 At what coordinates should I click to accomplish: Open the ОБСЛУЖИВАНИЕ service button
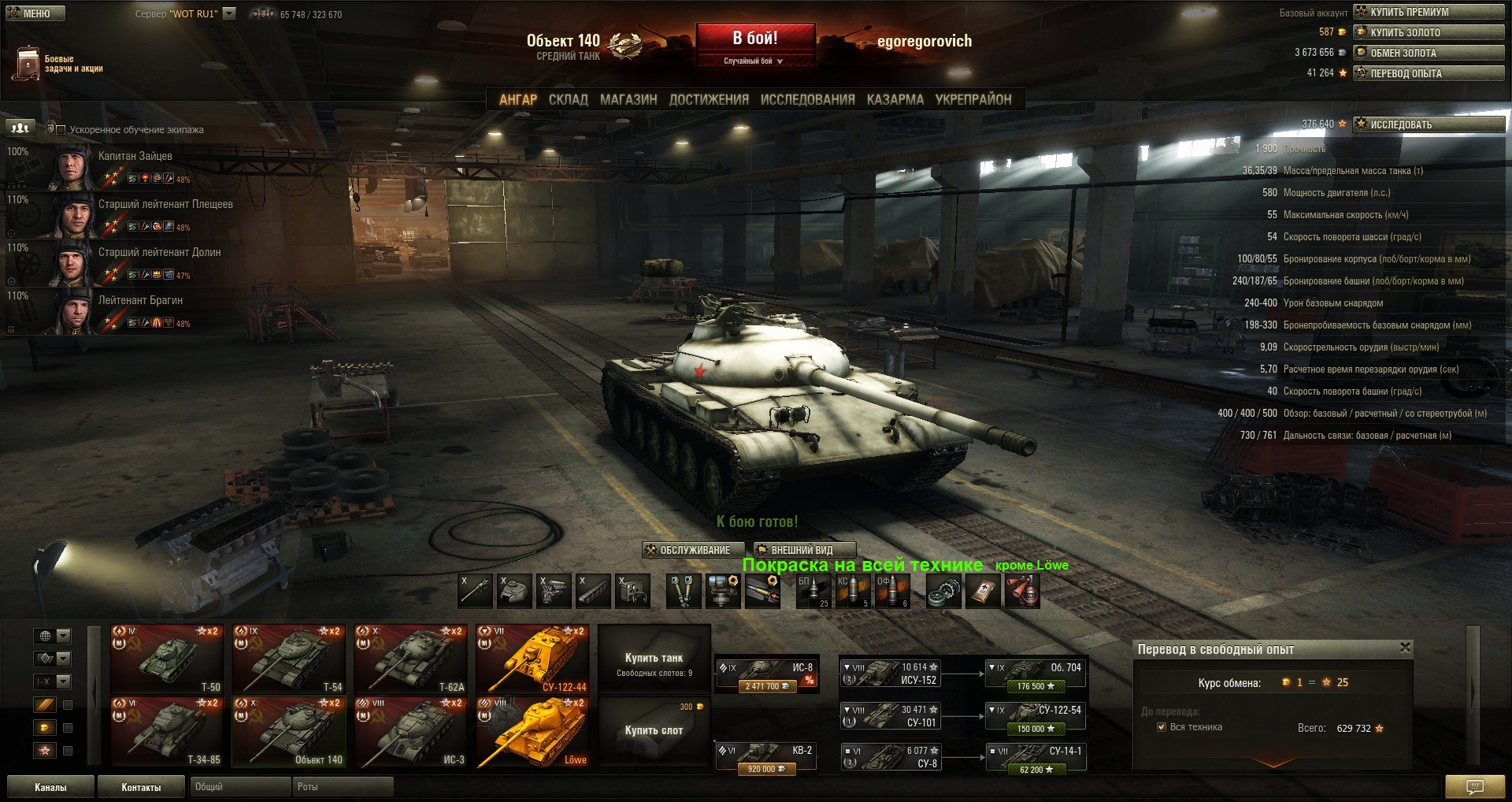[695, 550]
